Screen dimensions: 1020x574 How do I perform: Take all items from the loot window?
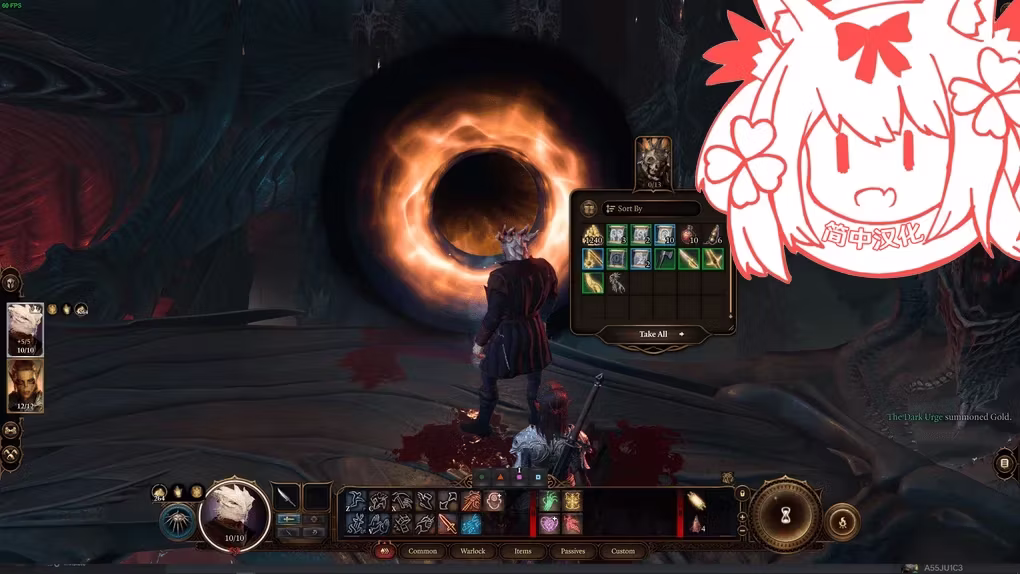coord(654,334)
